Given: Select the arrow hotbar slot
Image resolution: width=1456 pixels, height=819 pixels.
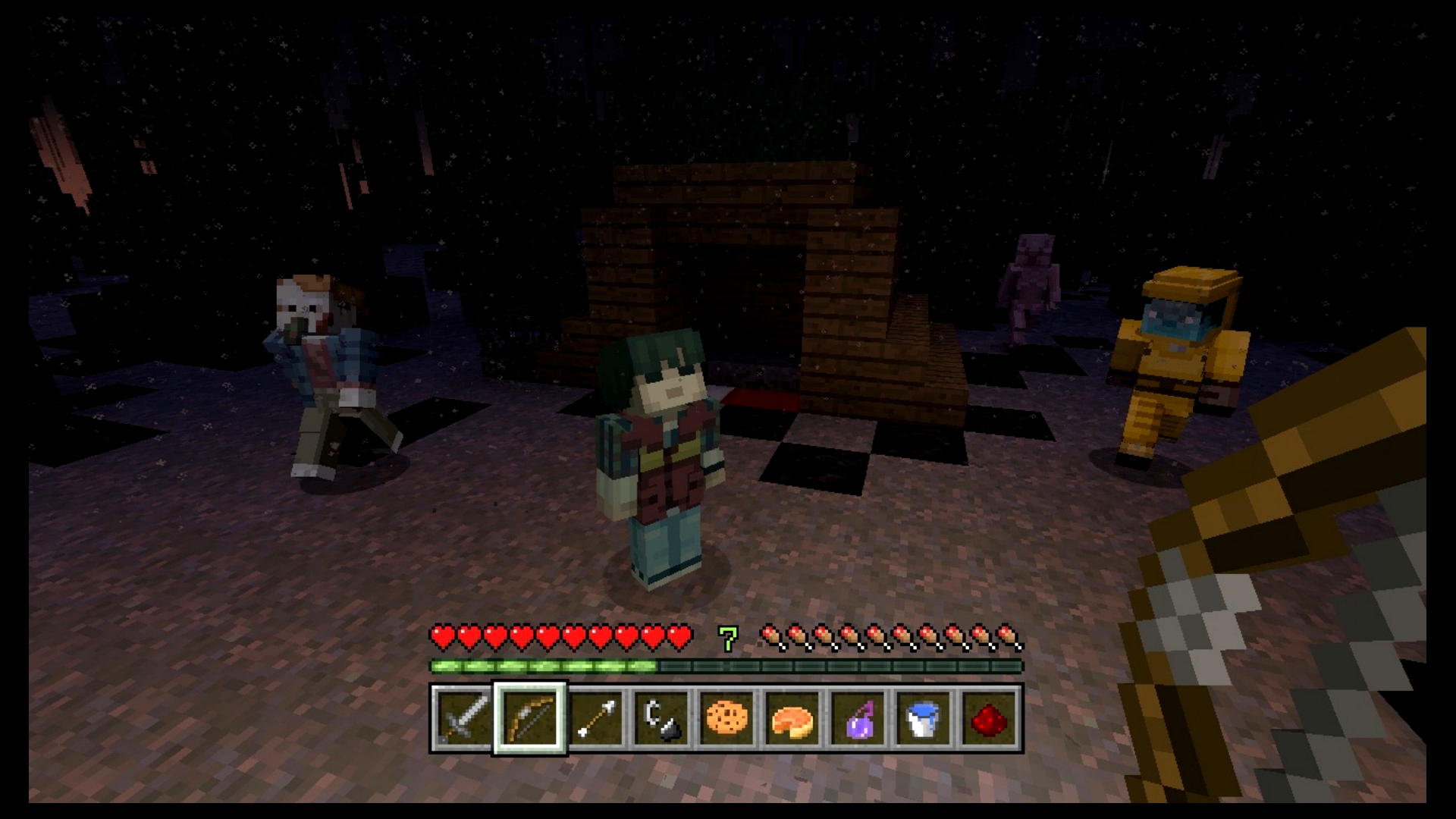Looking at the screenshot, I should tap(595, 717).
